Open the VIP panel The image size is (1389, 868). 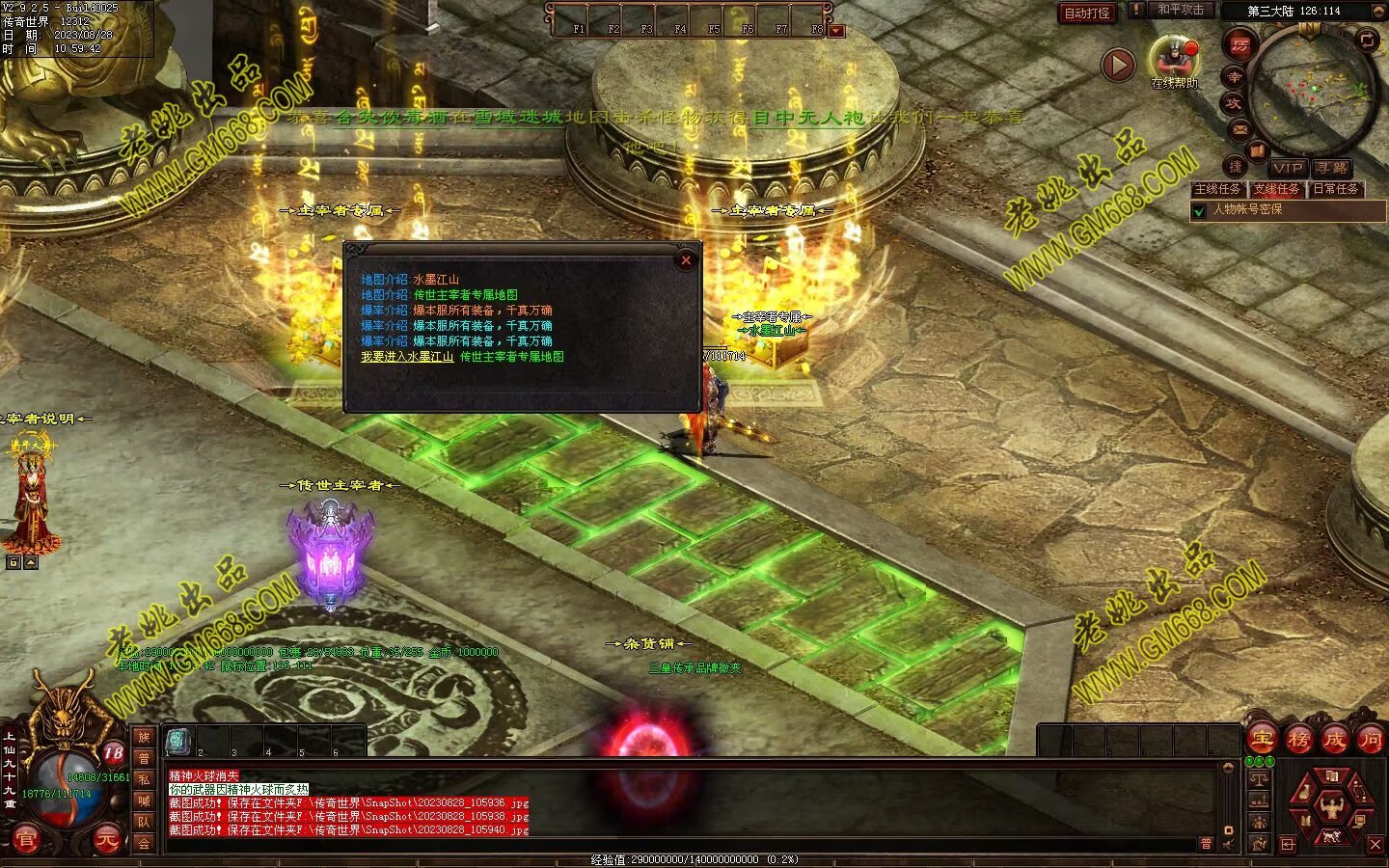tap(1287, 168)
